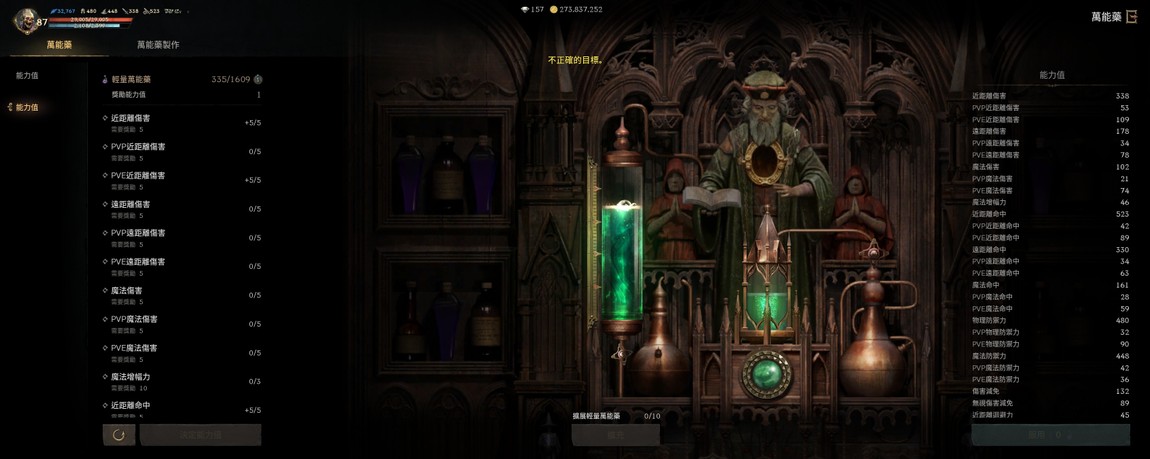
Task: Click the button under 擴展輕量萬能藥 0/10
Action: click(616, 435)
